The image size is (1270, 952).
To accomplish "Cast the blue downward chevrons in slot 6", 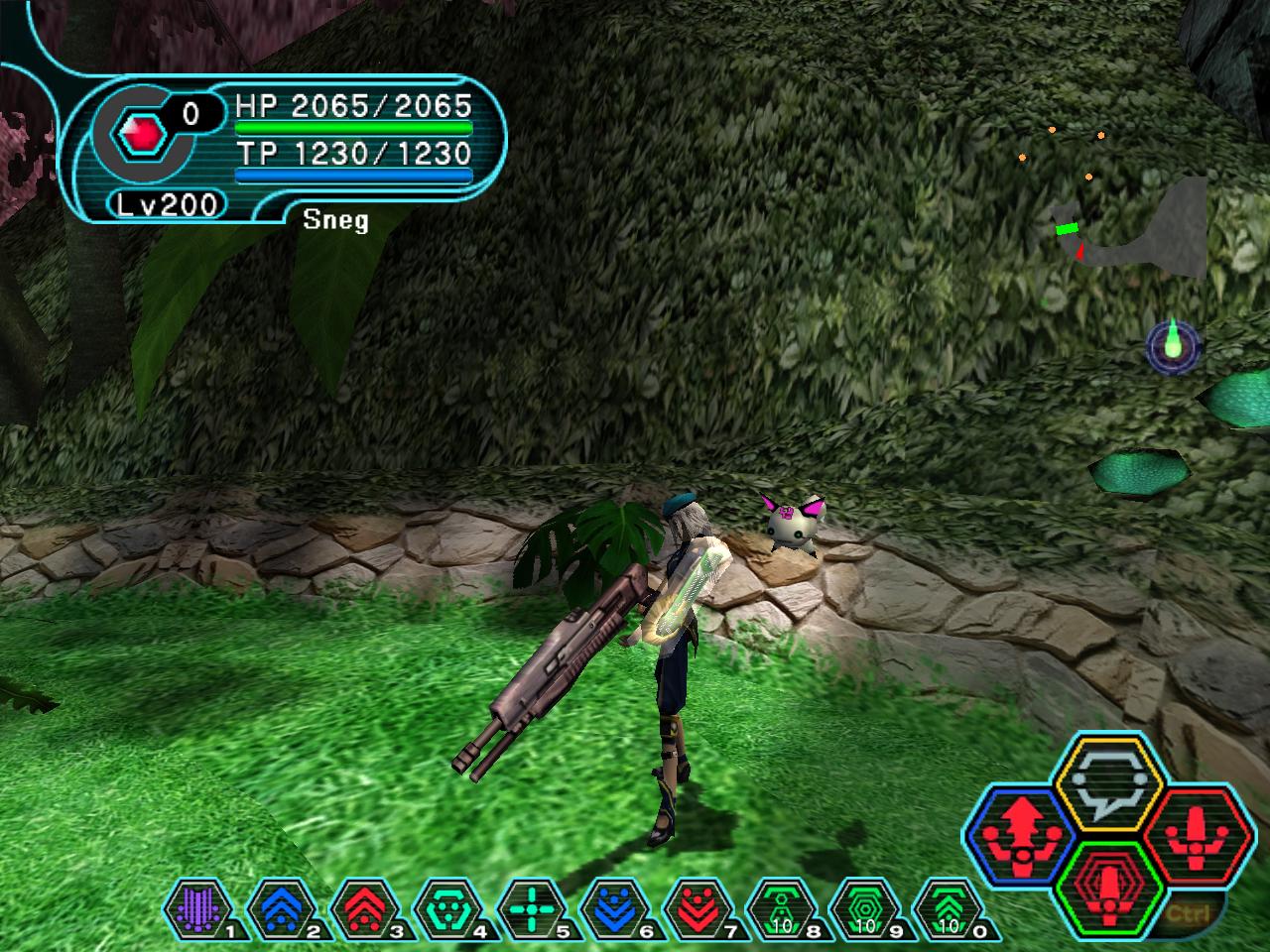I will tap(613, 907).
